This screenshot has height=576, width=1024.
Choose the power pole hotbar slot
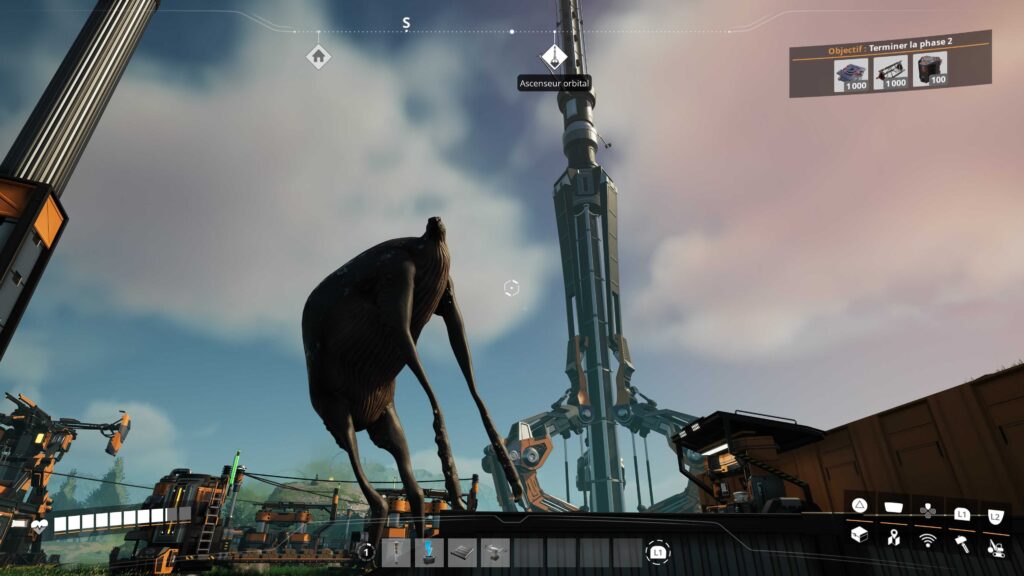pyautogui.click(x=396, y=552)
